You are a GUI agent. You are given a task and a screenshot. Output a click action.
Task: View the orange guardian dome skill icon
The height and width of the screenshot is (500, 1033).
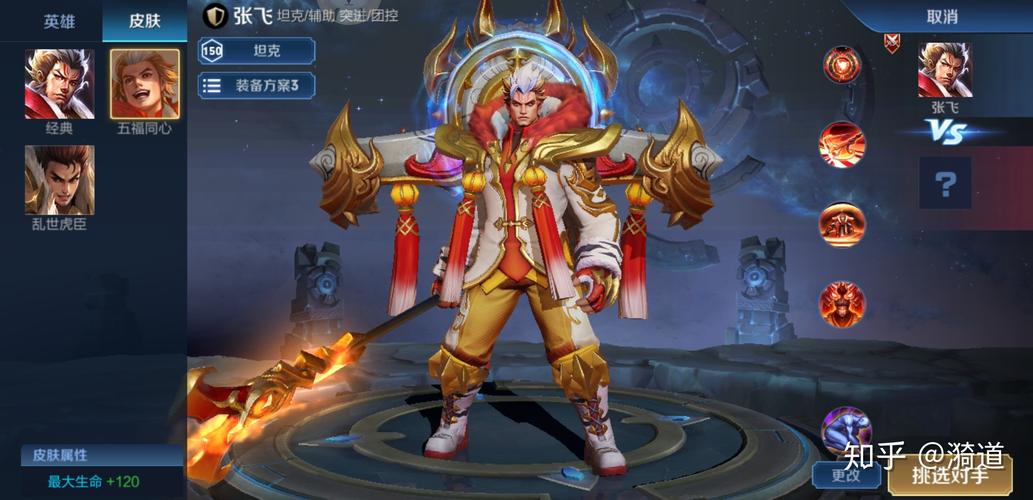[842, 223]
